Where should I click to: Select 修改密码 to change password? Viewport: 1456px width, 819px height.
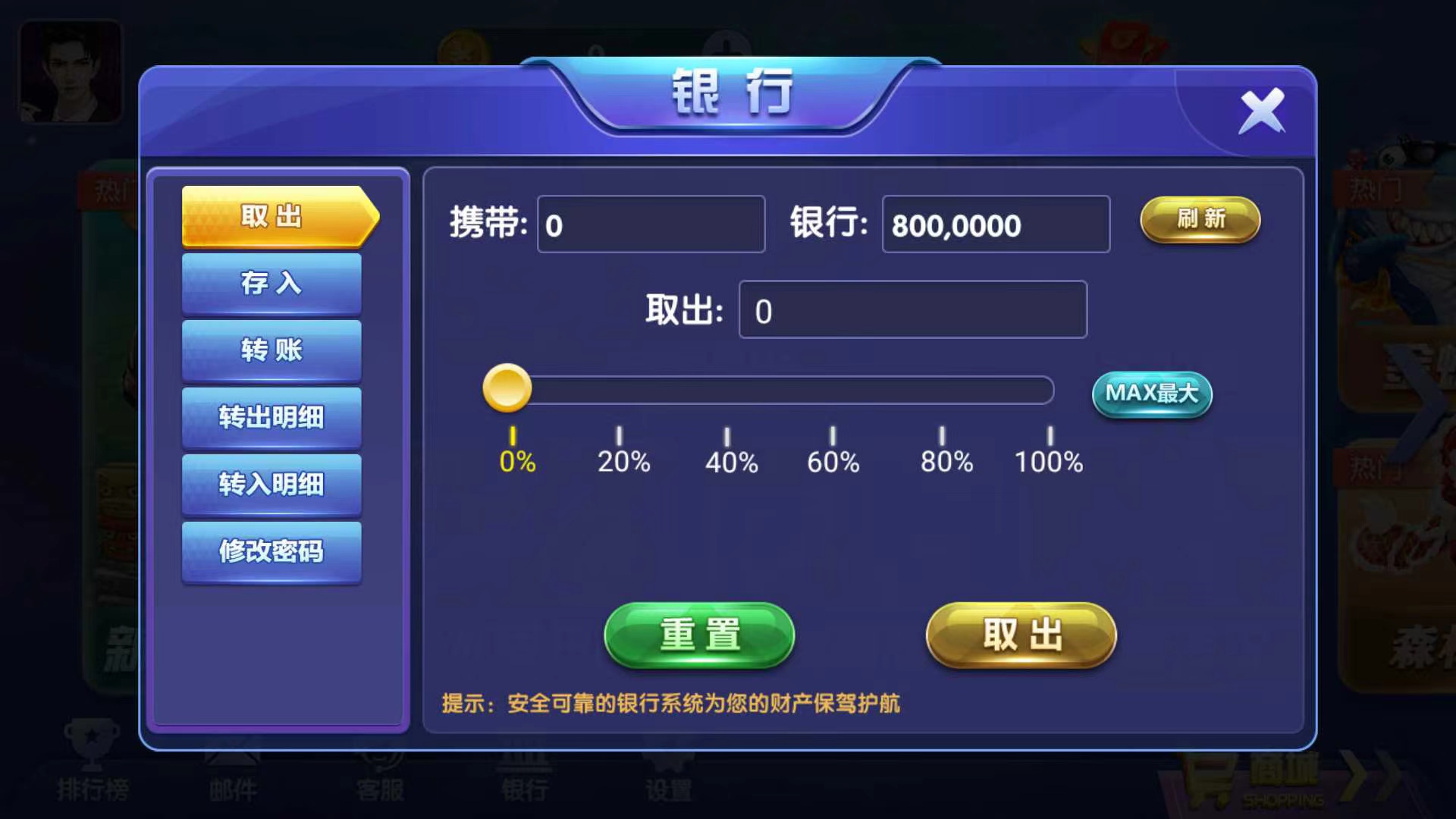271,553
